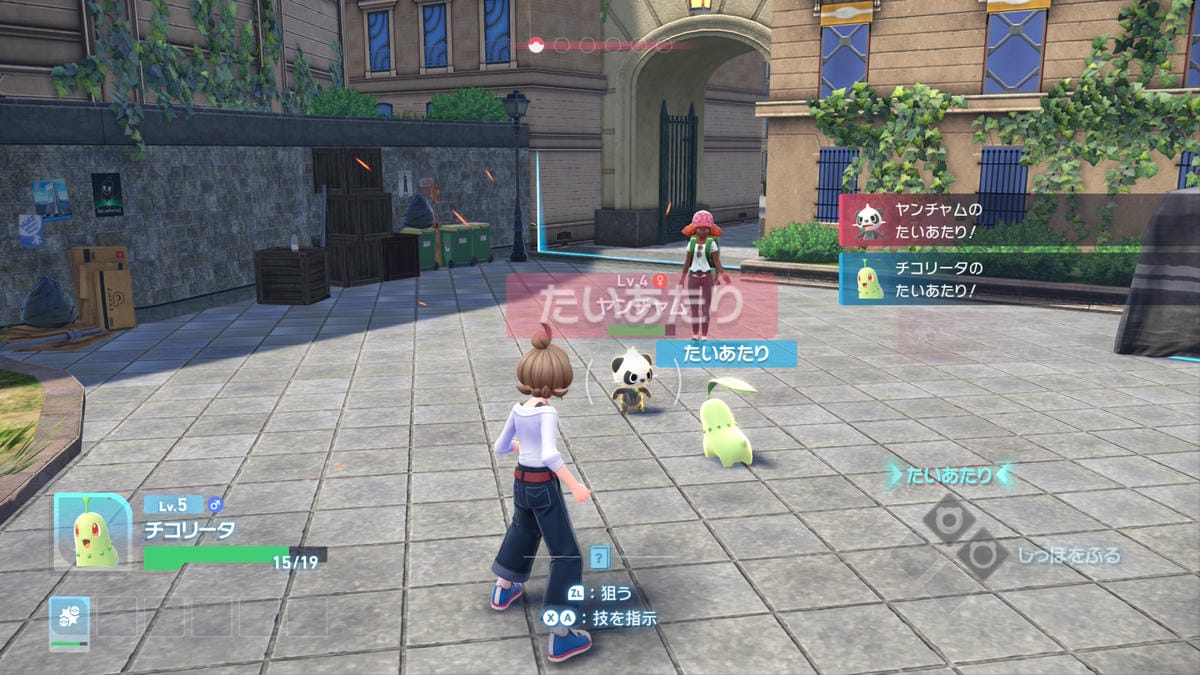Screen dimensions: 1200x675
Task: Click the red Poké Ball team indicator
Action: pos(535,45)
